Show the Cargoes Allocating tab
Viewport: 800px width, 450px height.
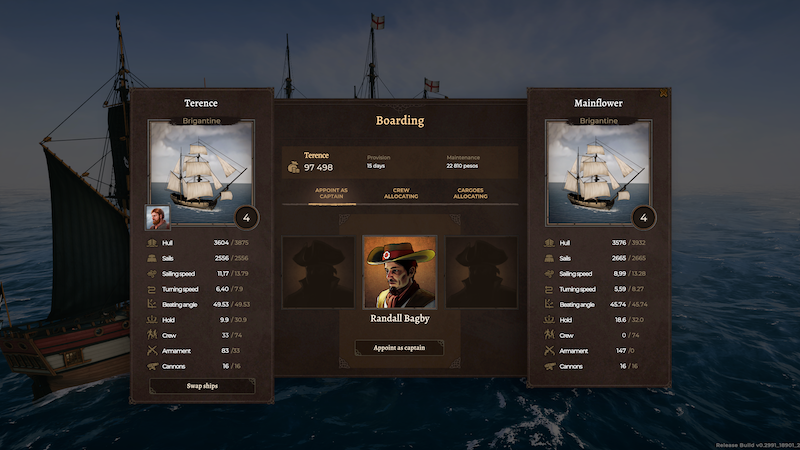pos(471,194)
